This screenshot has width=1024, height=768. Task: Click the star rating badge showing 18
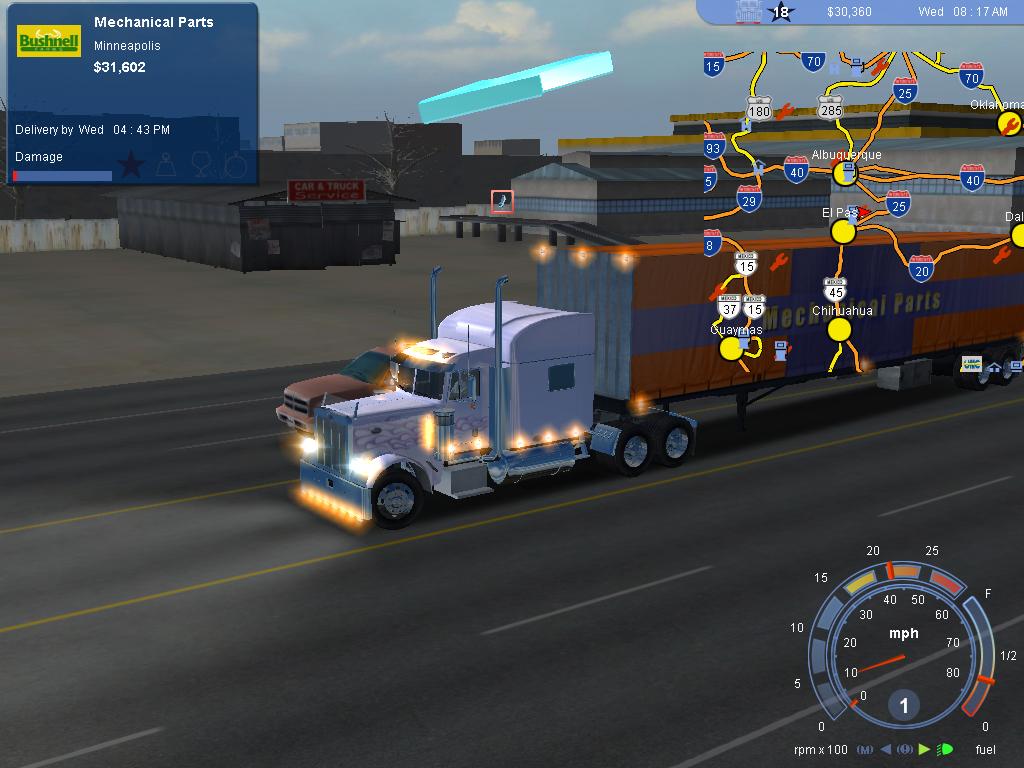tap(780, 12)
